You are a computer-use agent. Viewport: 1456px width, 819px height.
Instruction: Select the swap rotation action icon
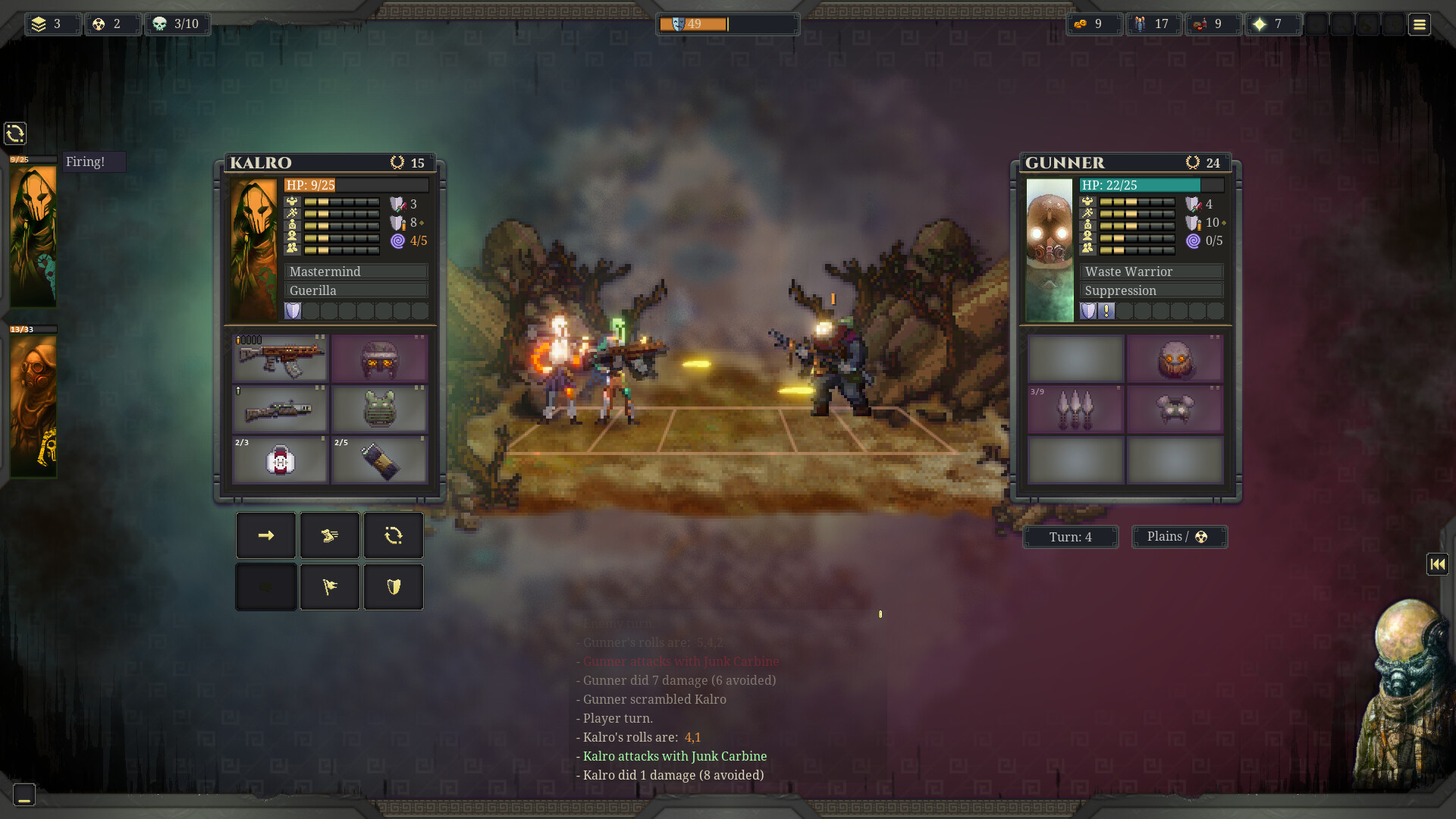coord(394,535)
